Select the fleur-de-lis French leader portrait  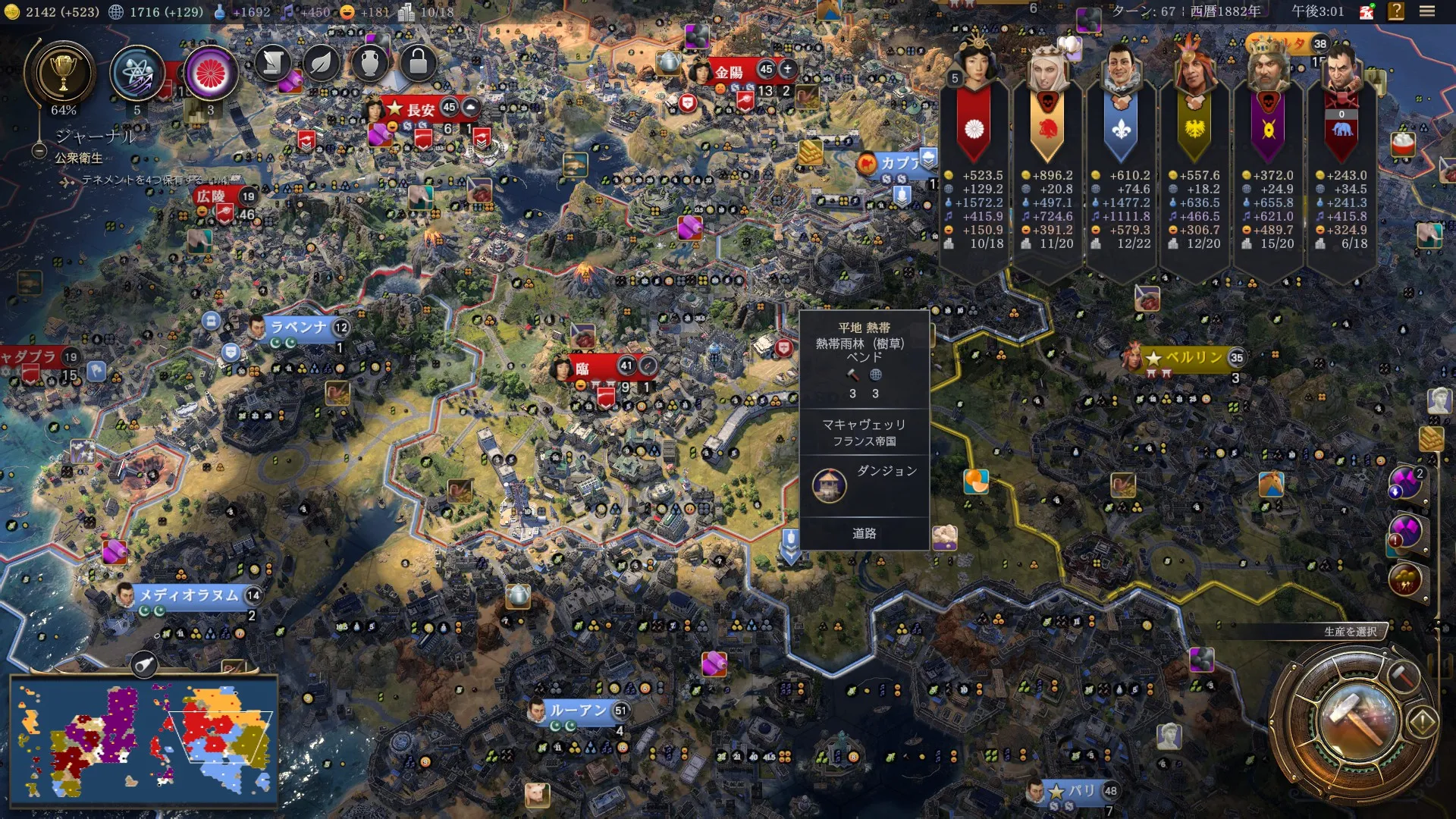[x=1121, y=68]
